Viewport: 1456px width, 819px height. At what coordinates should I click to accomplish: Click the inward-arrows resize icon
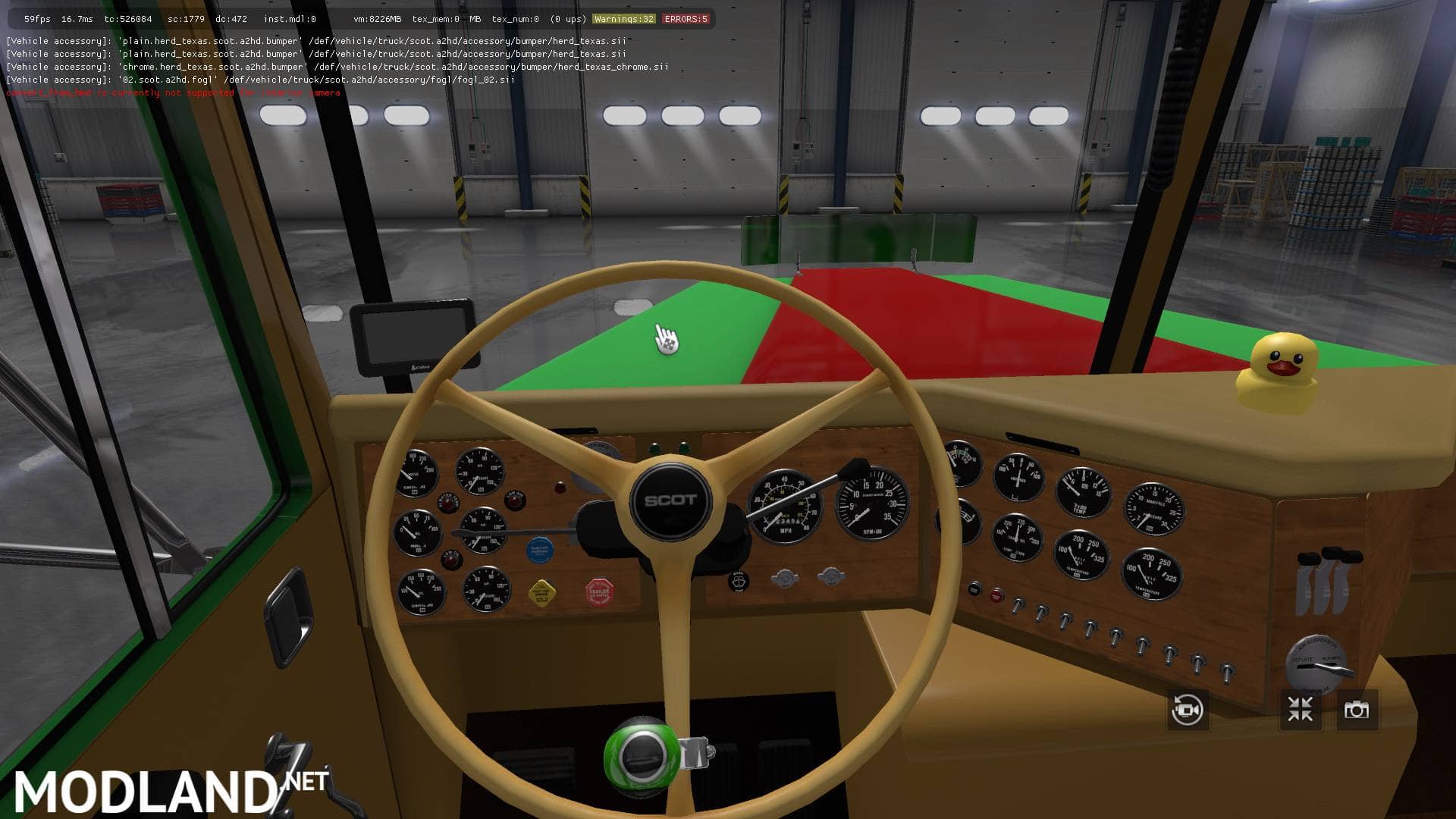click(1299, 708)
